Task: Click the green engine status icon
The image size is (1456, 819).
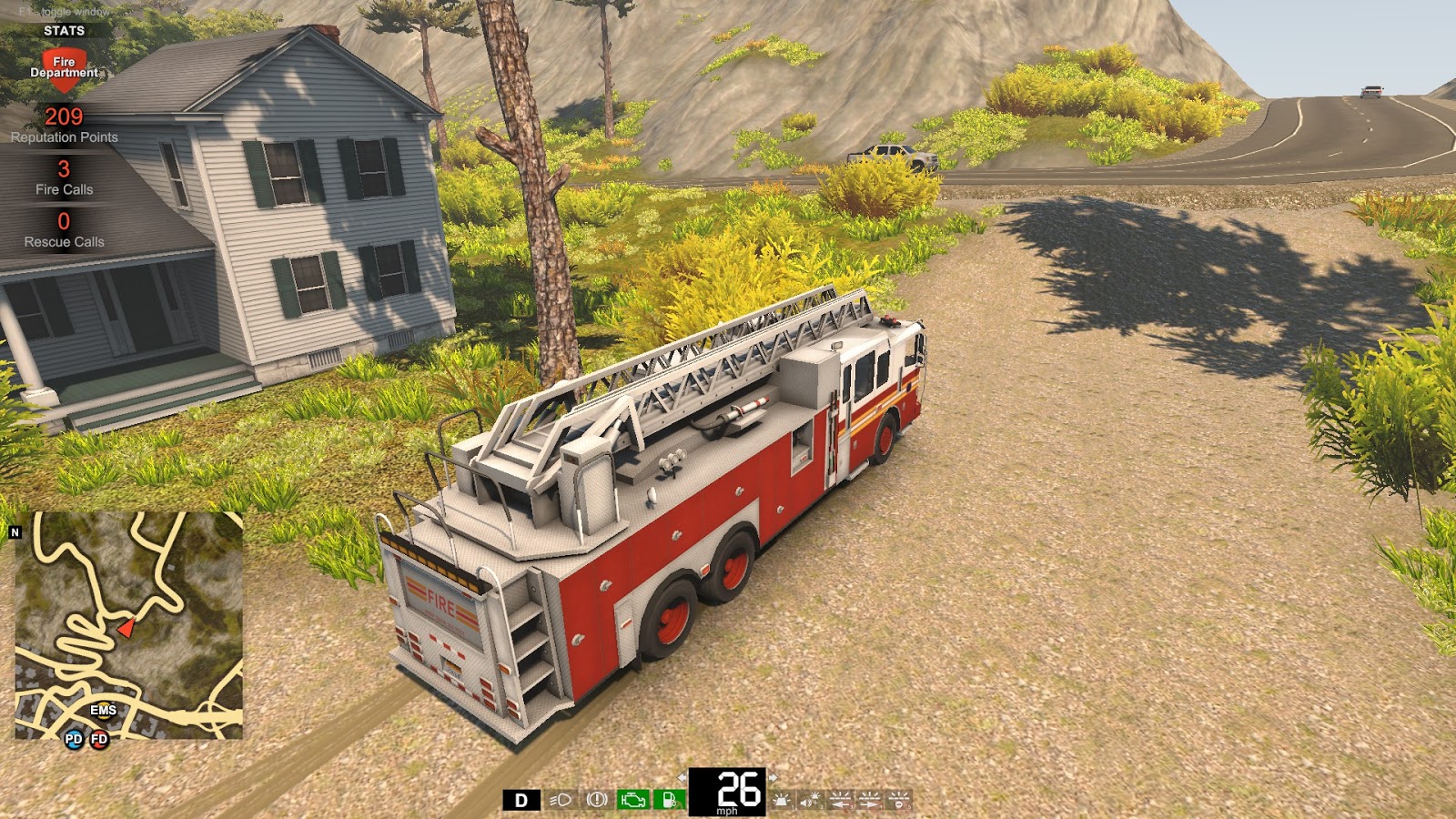Action: tap(632, 799)
